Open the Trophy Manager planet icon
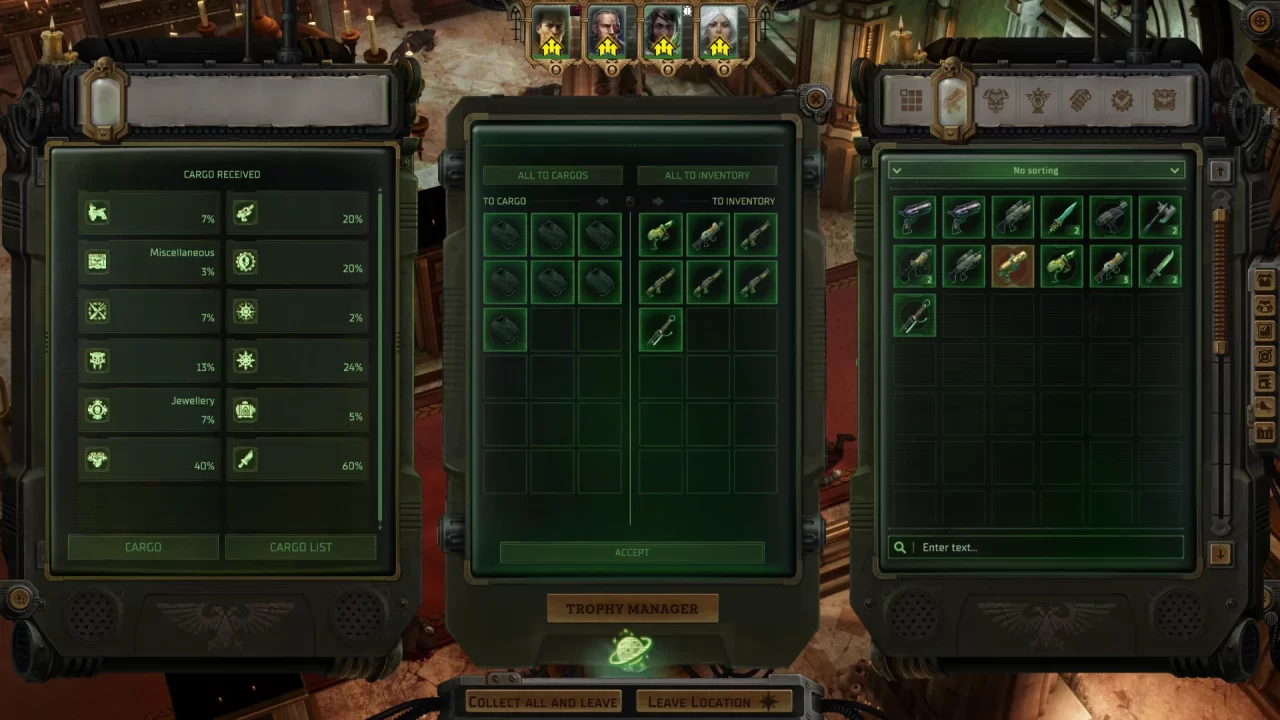The width and height of the screenshot is (1280, 720). click(x=632, y=648)
